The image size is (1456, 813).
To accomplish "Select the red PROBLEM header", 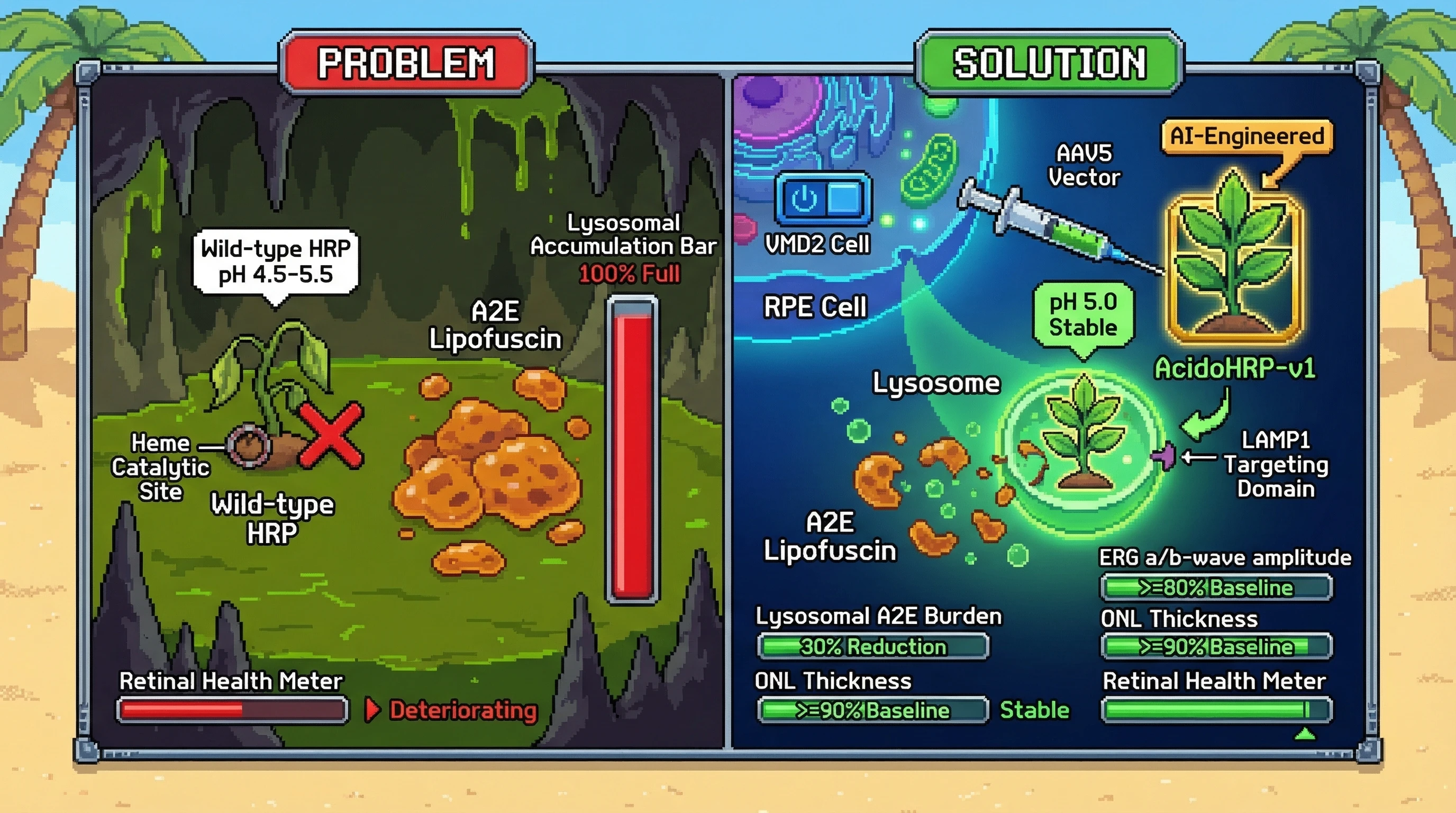I will click(x=406, y=62).
